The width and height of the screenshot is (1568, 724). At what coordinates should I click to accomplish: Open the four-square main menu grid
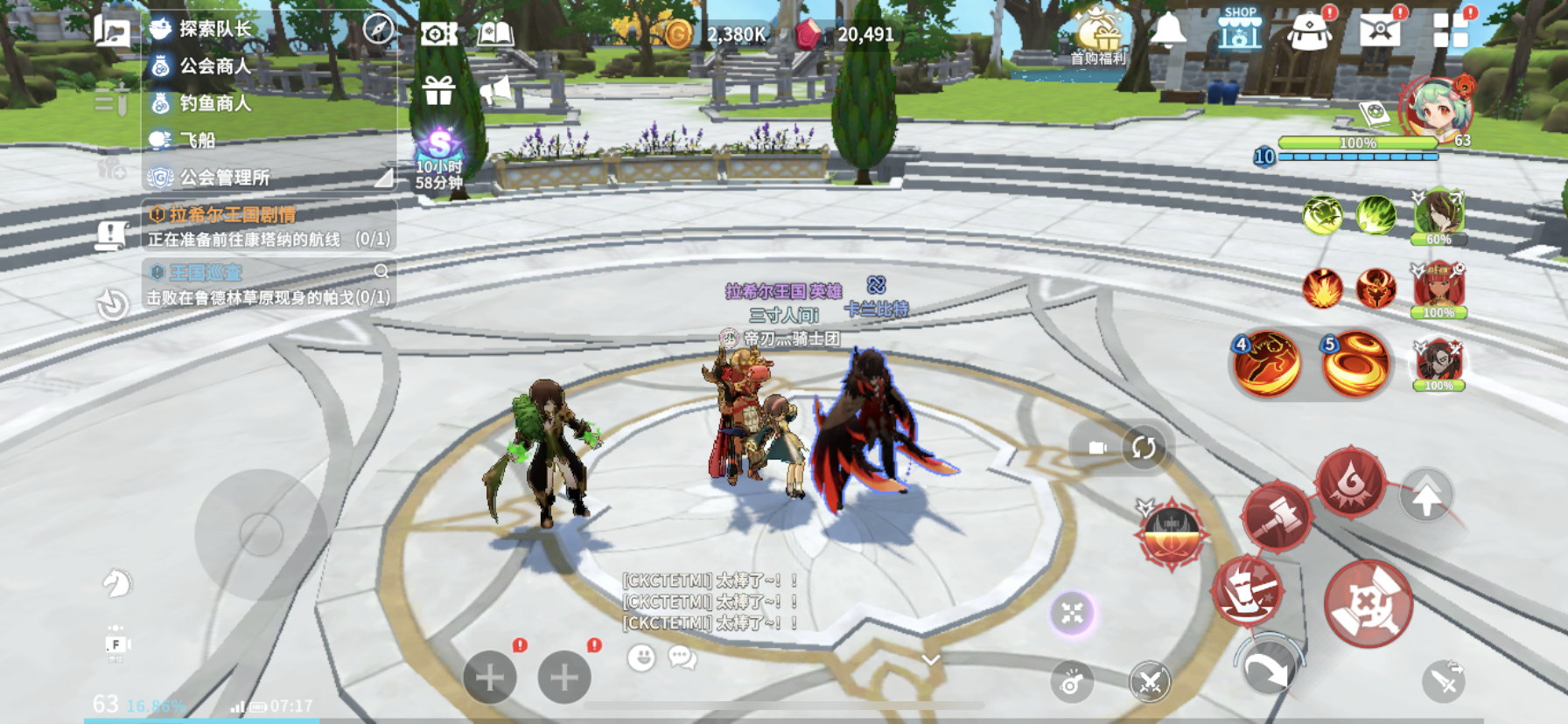pyautogui.click(x=1450, y=31)
